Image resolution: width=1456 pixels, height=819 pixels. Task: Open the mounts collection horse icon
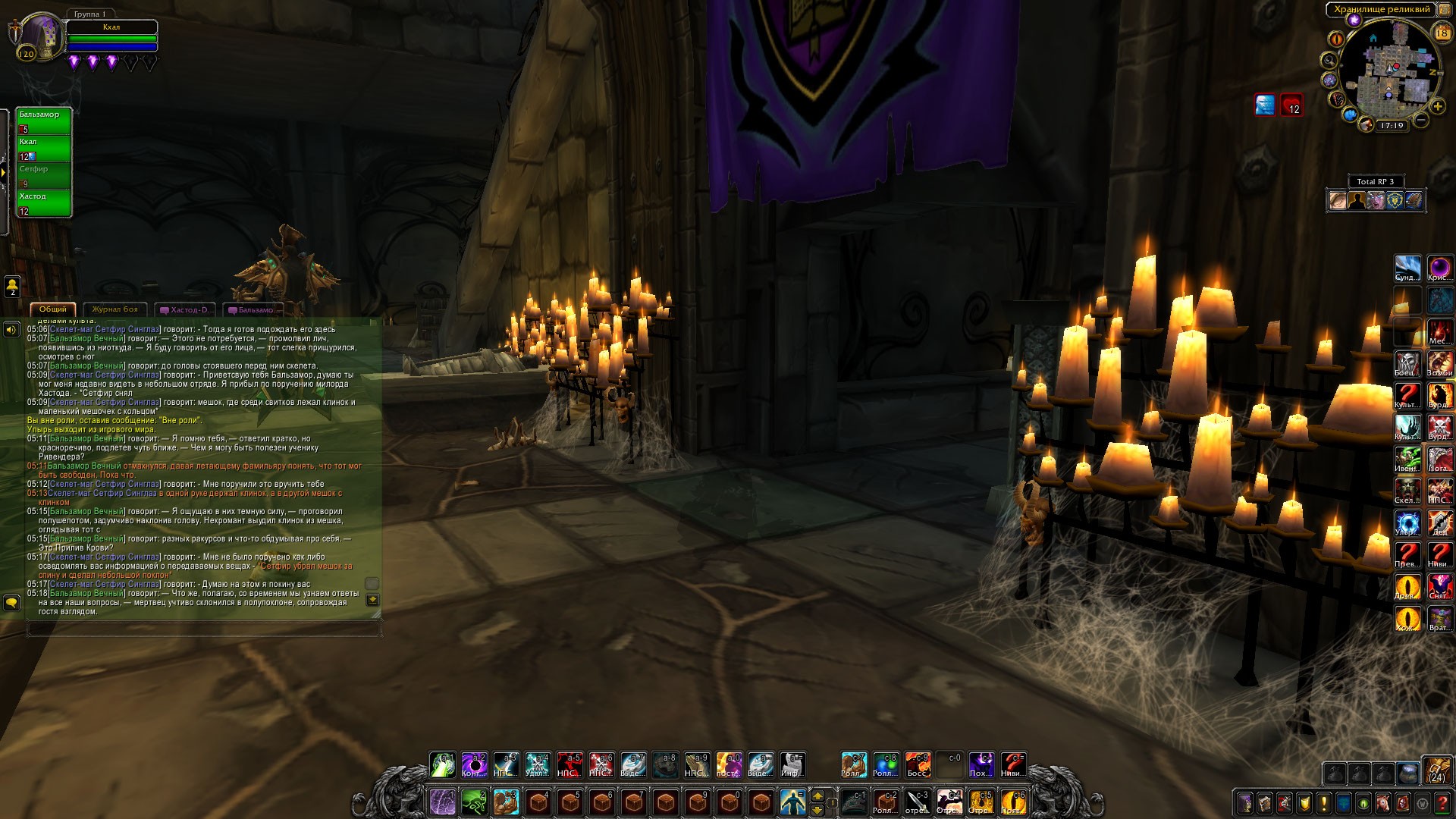tap(1383, 802)
